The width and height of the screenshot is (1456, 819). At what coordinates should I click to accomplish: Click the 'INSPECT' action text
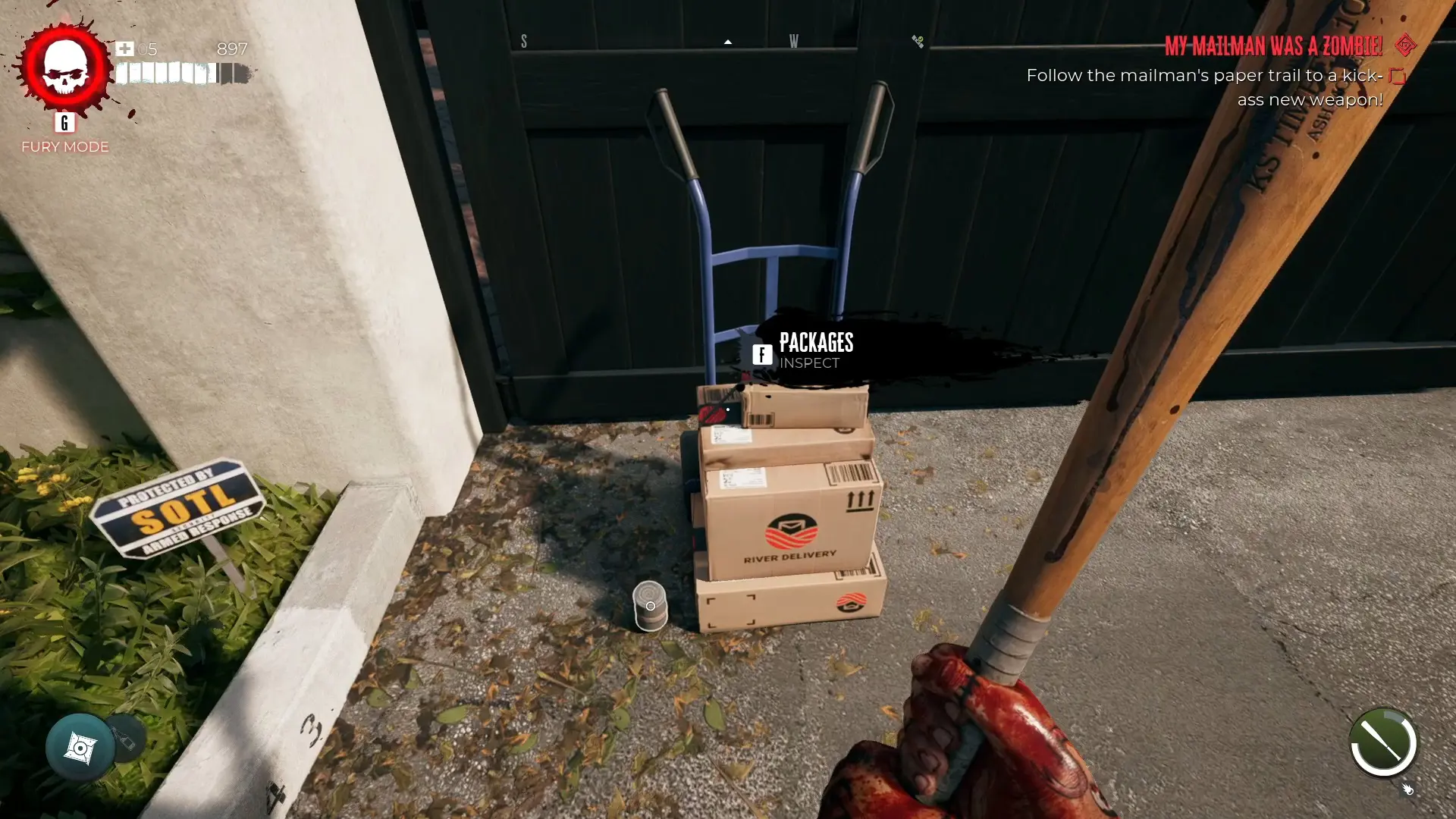[x=808, y=364]
